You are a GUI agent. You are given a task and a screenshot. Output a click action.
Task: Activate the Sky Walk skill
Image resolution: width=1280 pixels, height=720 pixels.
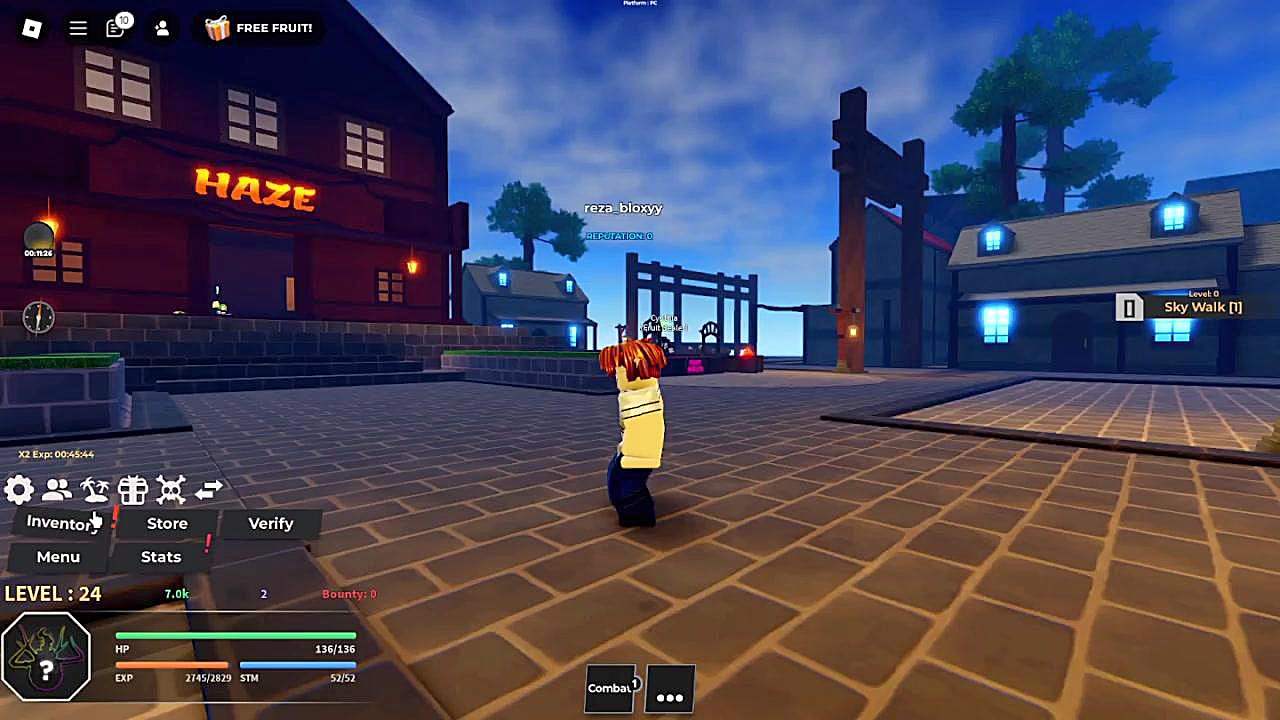(x=1180, y=307)
